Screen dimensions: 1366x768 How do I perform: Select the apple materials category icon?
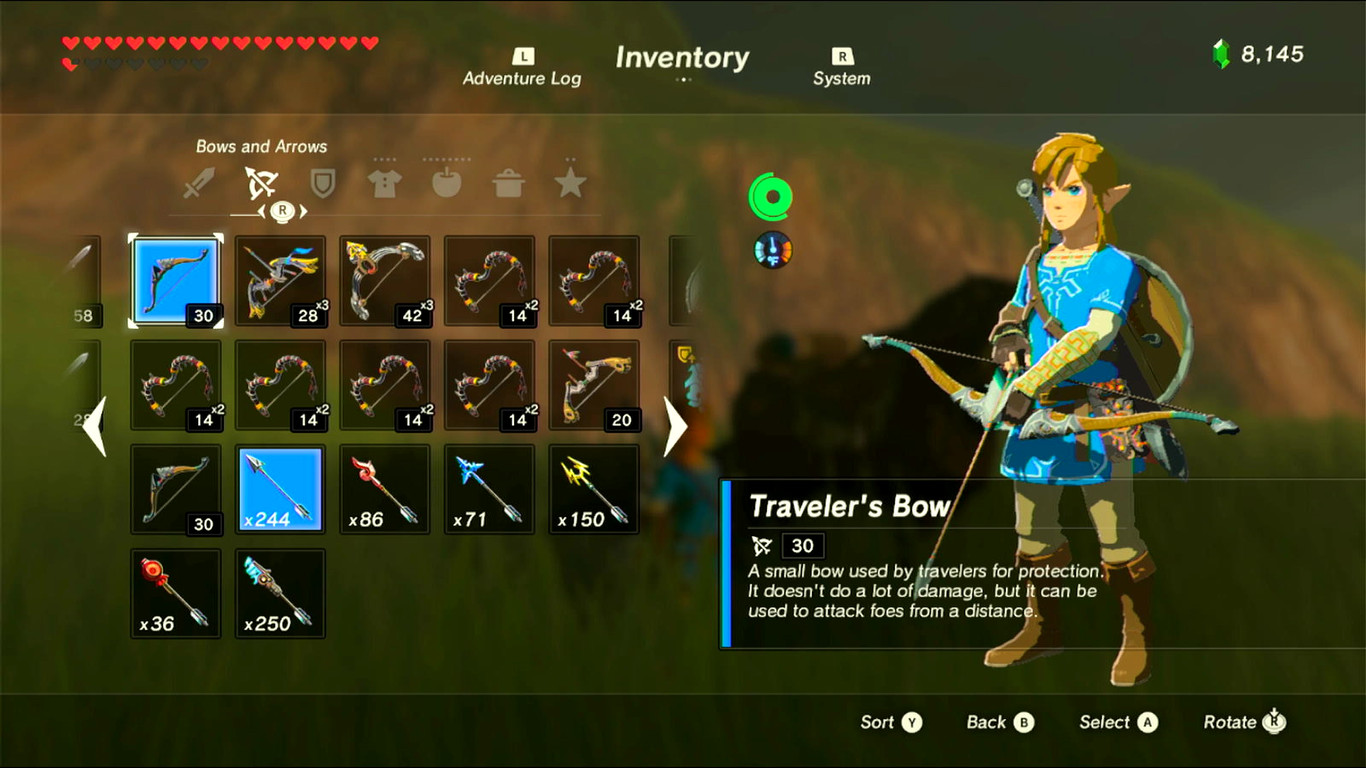pos(446,183)
